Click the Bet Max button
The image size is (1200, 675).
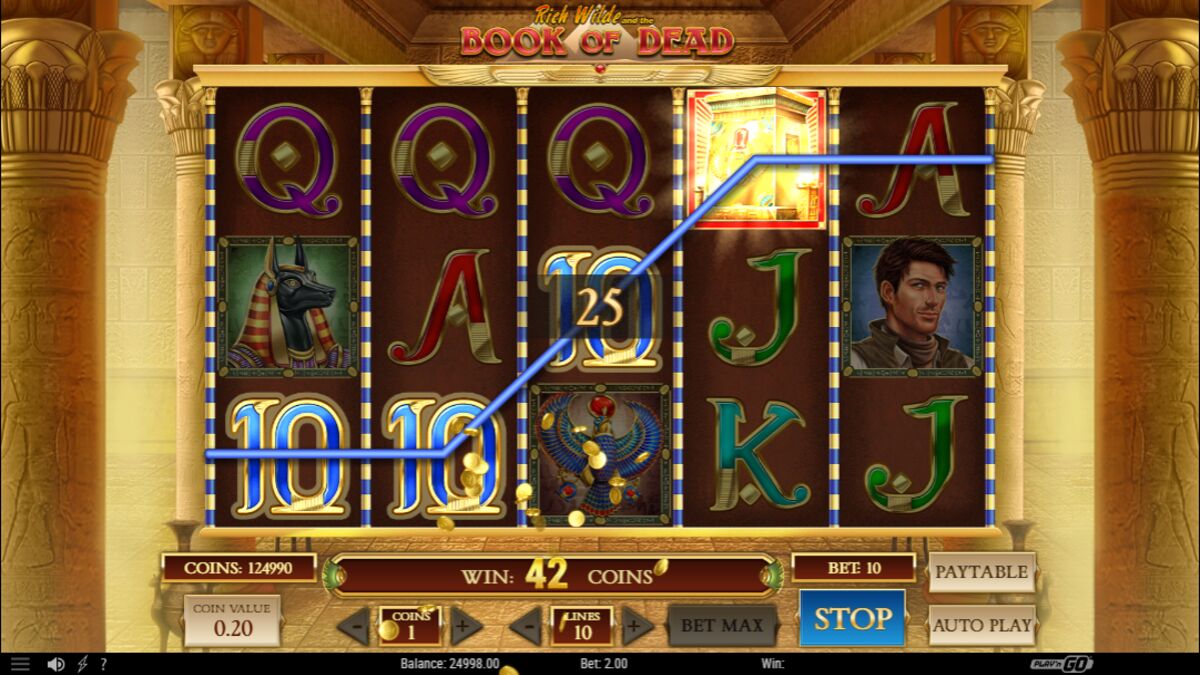click(722, 626)
